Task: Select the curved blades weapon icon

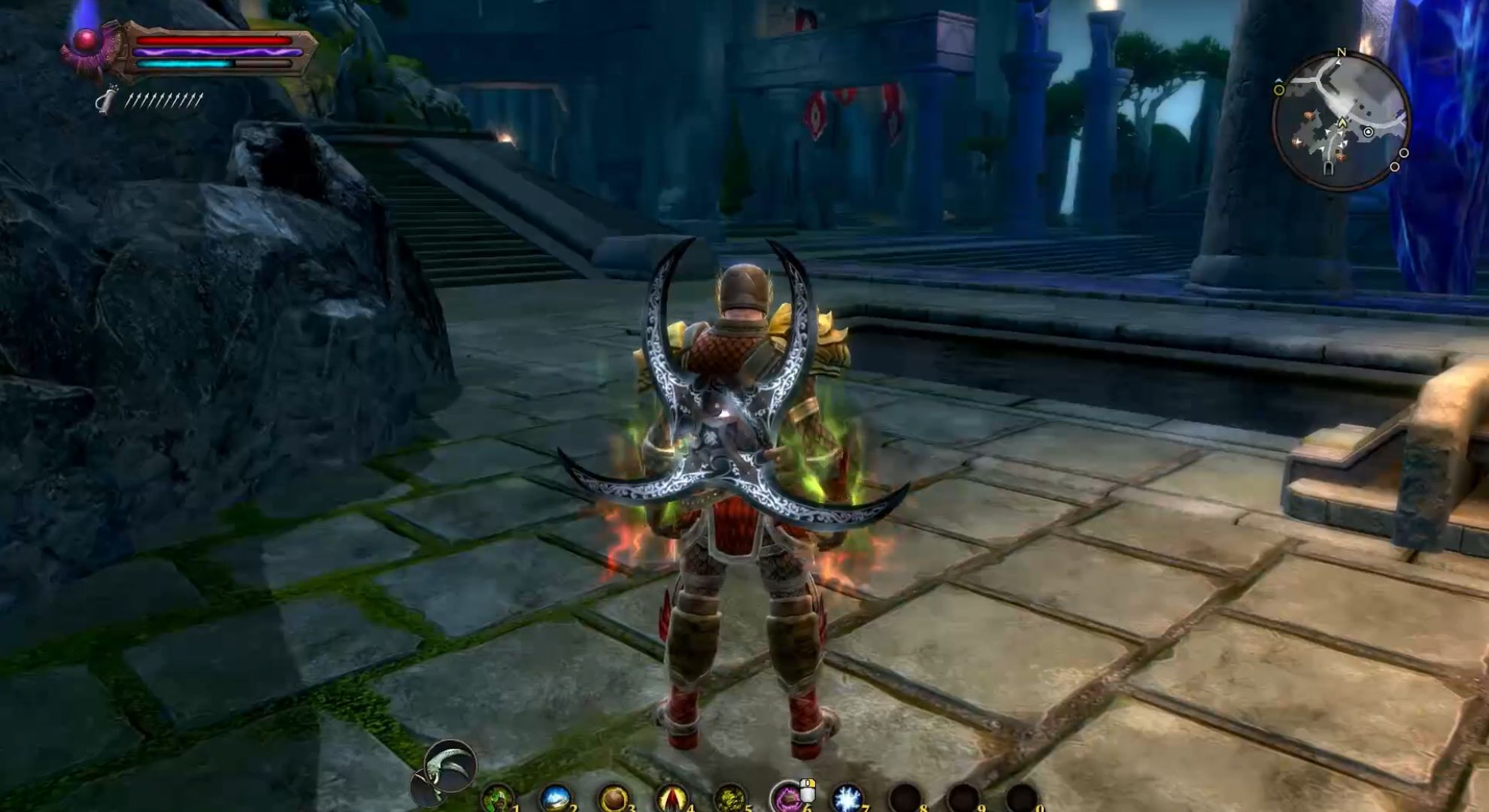Action: point(450,765)
